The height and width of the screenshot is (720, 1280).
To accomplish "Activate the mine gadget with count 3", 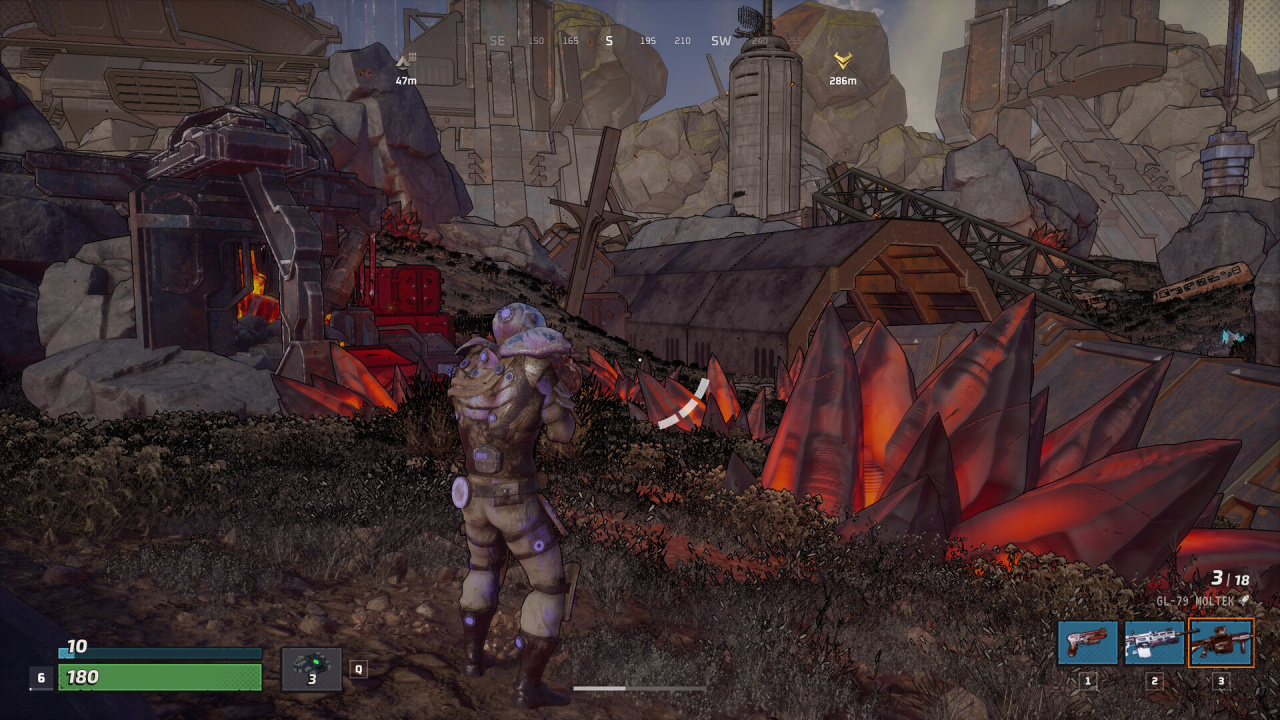I will (x=311, y=668).
